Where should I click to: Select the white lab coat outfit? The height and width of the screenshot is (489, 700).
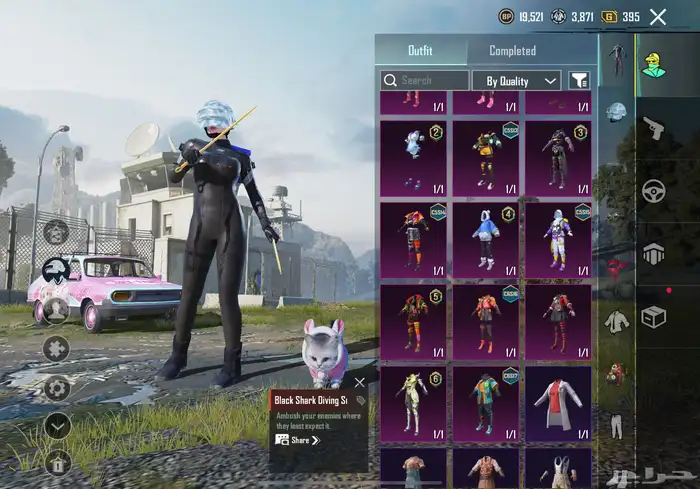pos(558,402)
